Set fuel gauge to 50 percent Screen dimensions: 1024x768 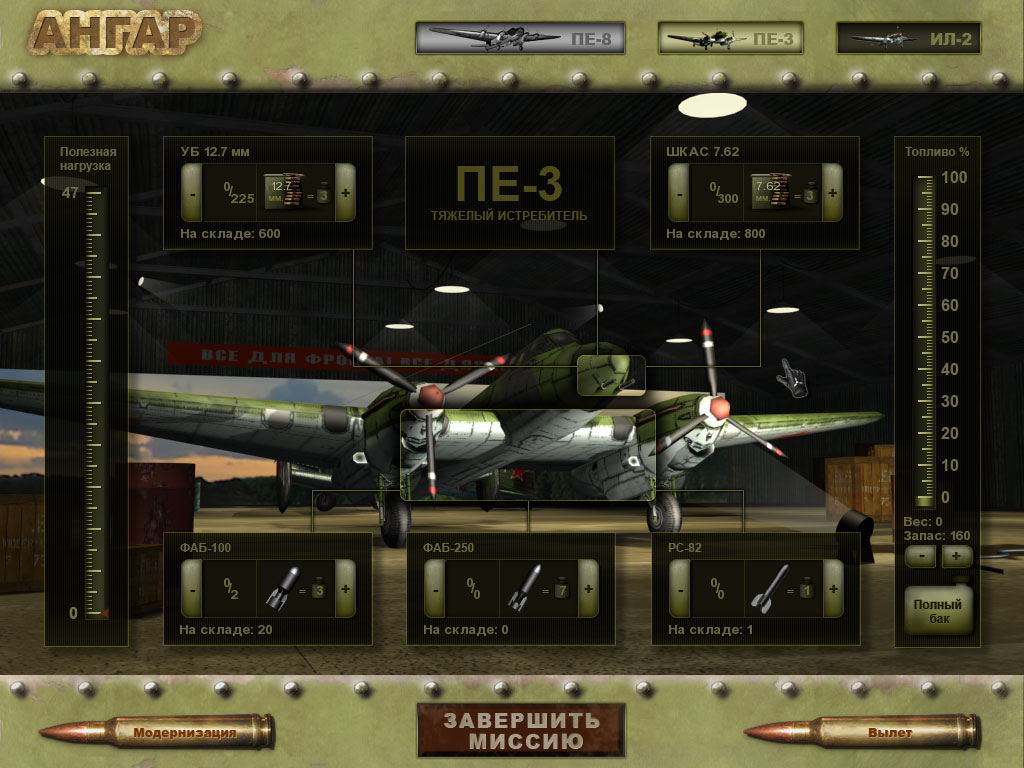925,337
